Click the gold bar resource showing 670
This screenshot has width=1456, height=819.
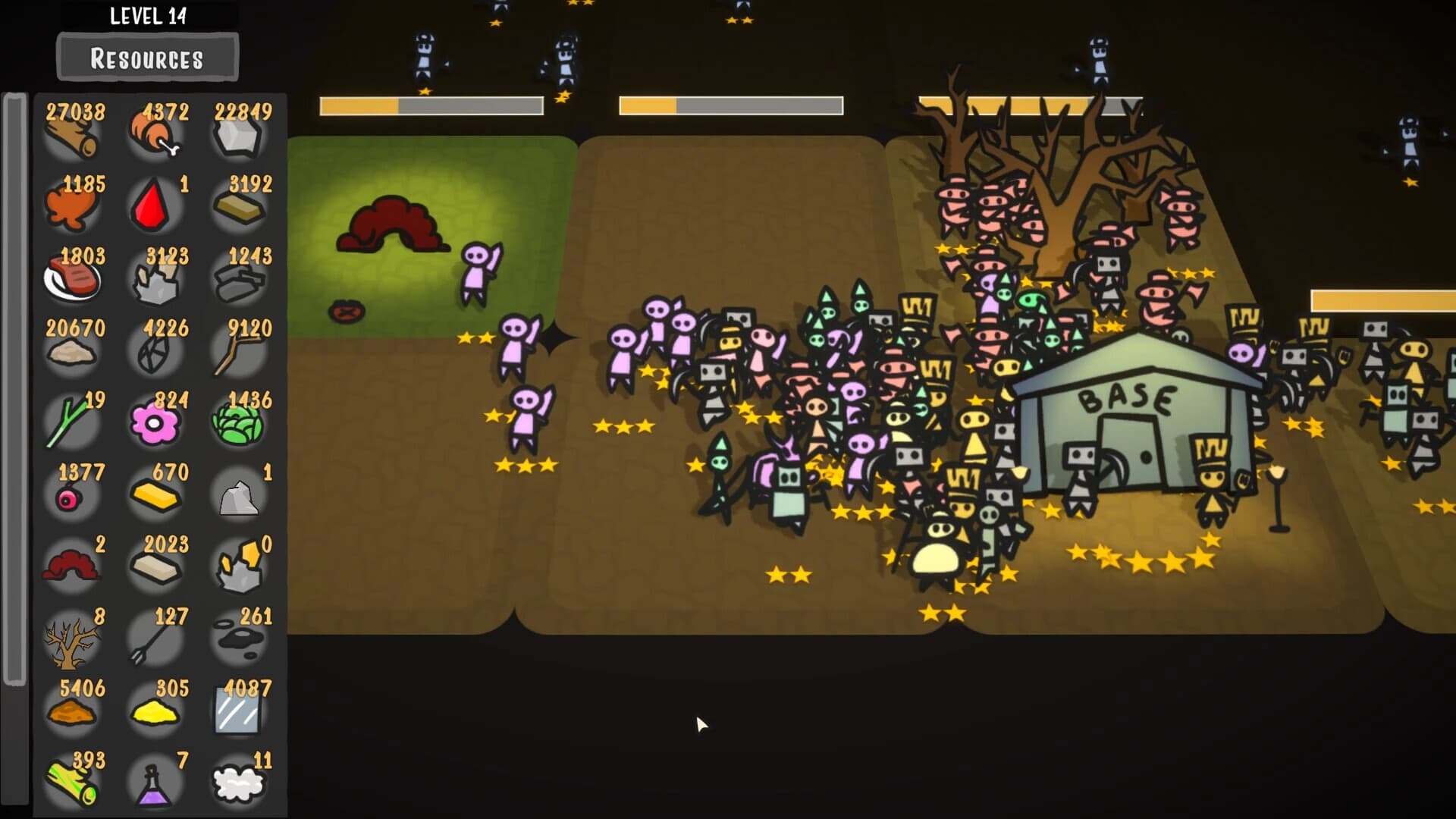pyautogui.click(x=155, y=497)
